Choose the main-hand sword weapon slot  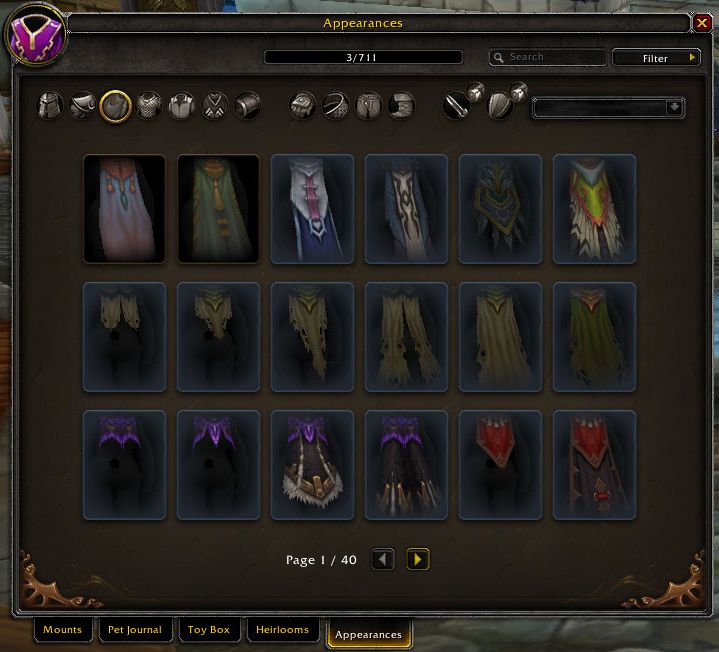pos(458,105)
